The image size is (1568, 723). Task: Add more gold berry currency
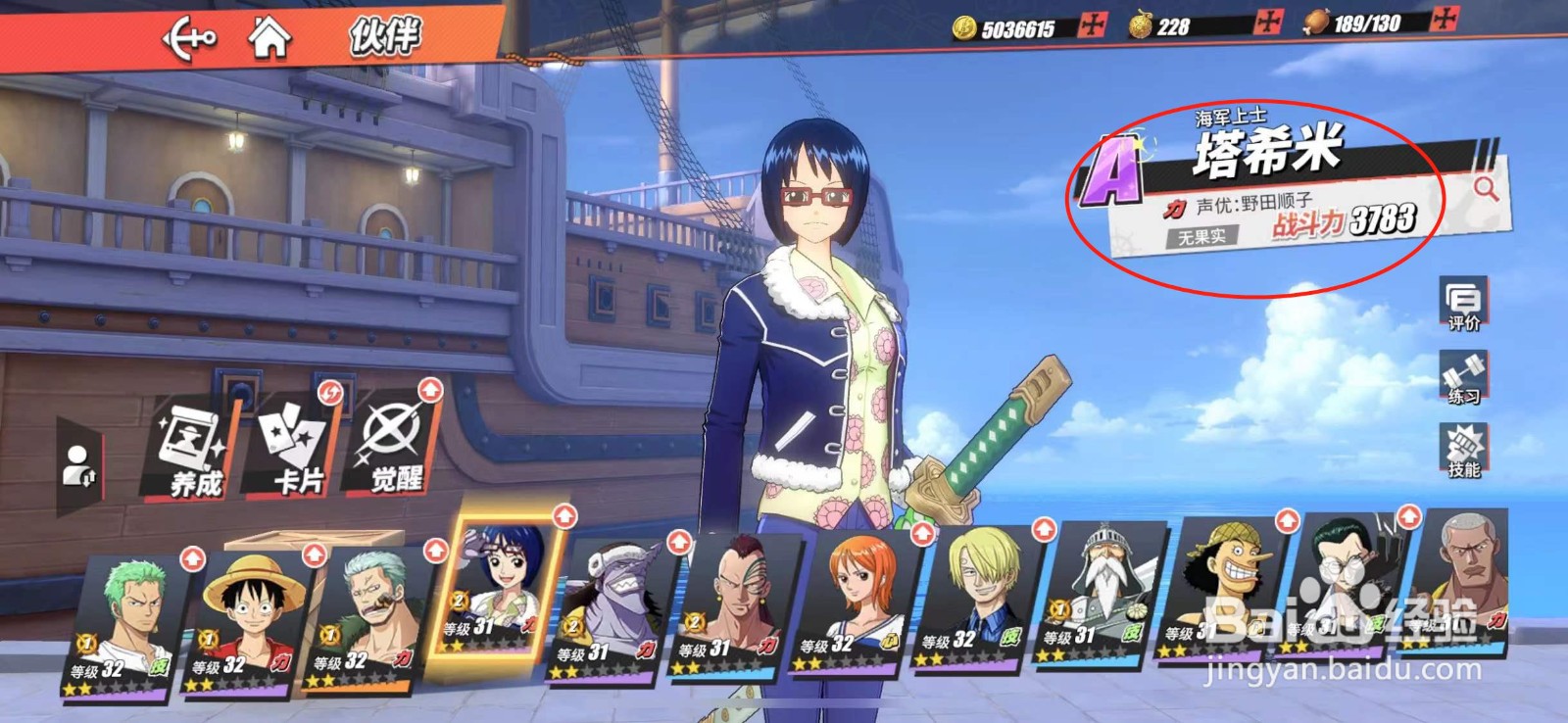pos(1270,23)
